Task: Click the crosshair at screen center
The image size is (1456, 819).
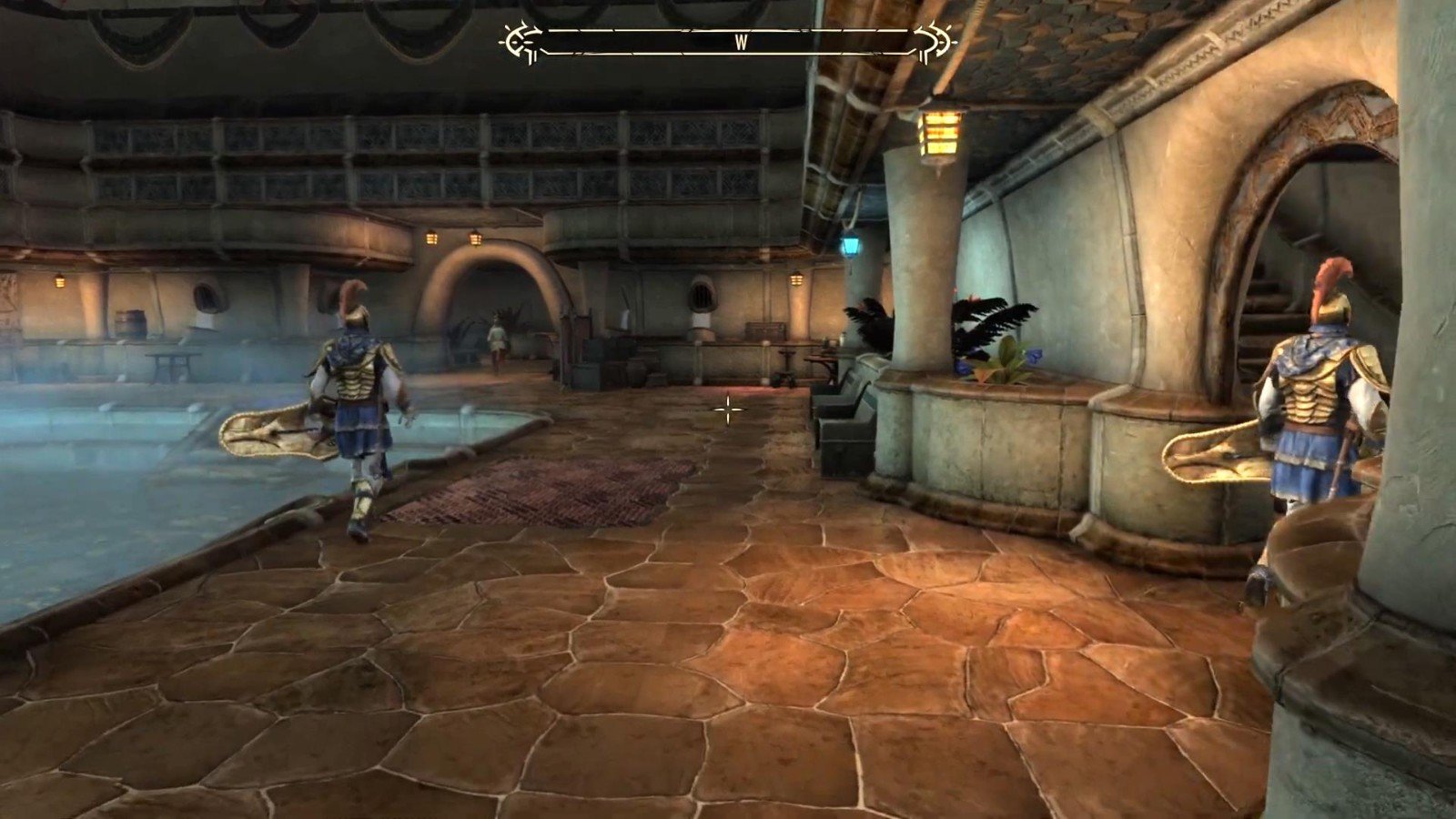Action: click(727, 410)
